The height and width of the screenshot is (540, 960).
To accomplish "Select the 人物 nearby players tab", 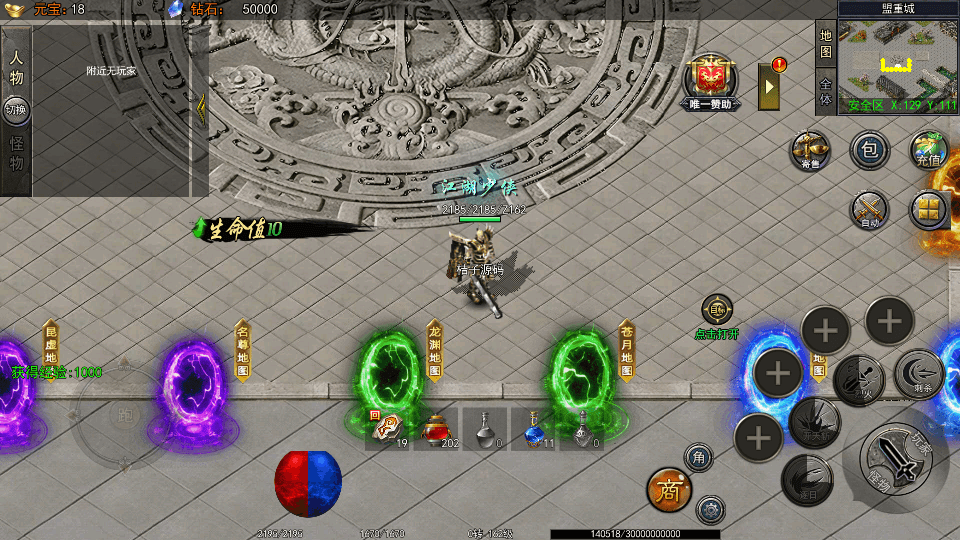I will click(16, 66).
